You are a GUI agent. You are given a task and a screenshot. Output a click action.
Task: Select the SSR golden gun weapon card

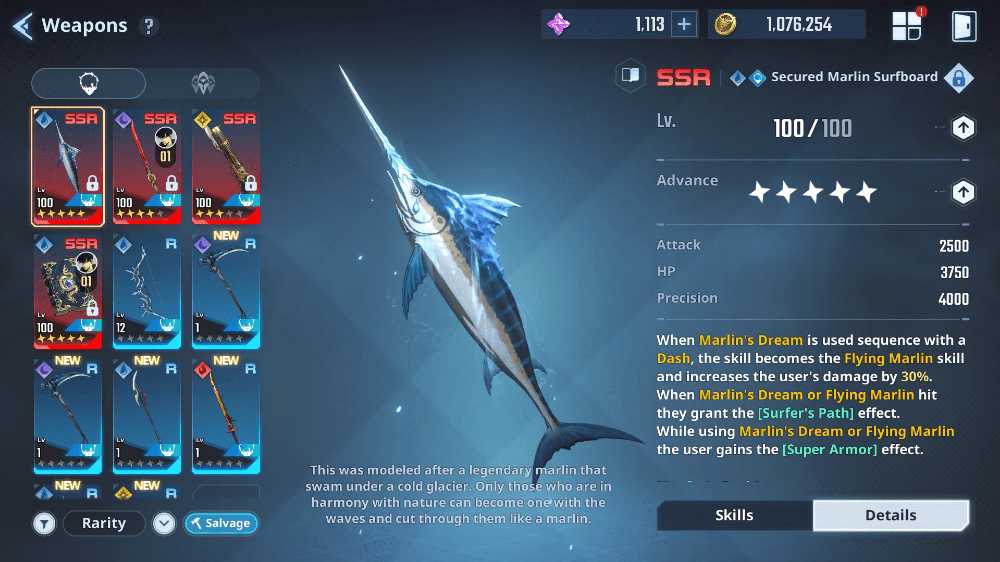coord(226,166)
